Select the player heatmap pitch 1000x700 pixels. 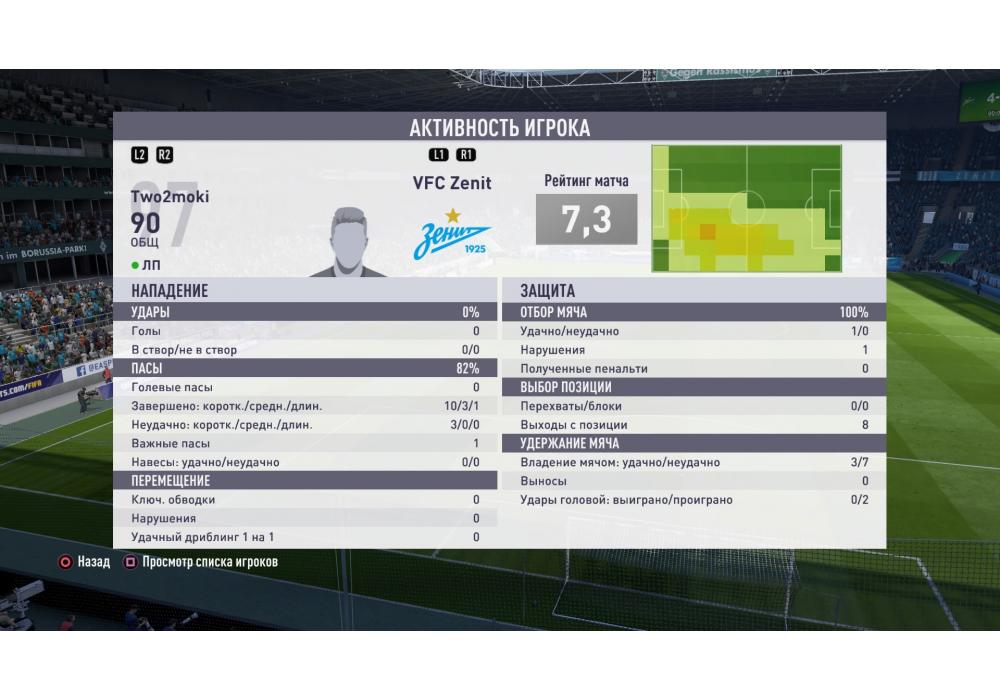coord(746,208)
